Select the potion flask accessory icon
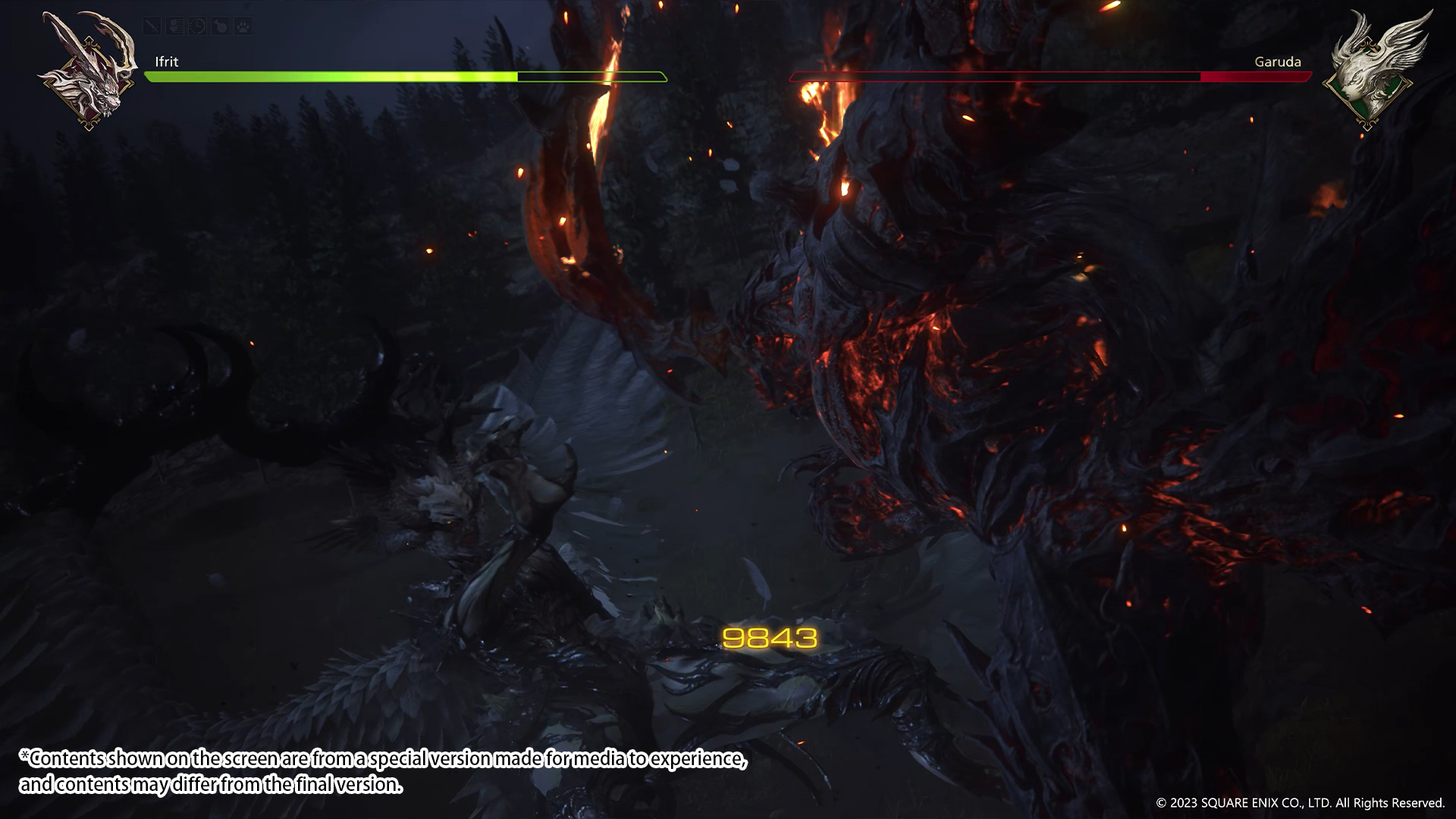Viewport: 1456px width, 819px height. [x=220, y=27]
